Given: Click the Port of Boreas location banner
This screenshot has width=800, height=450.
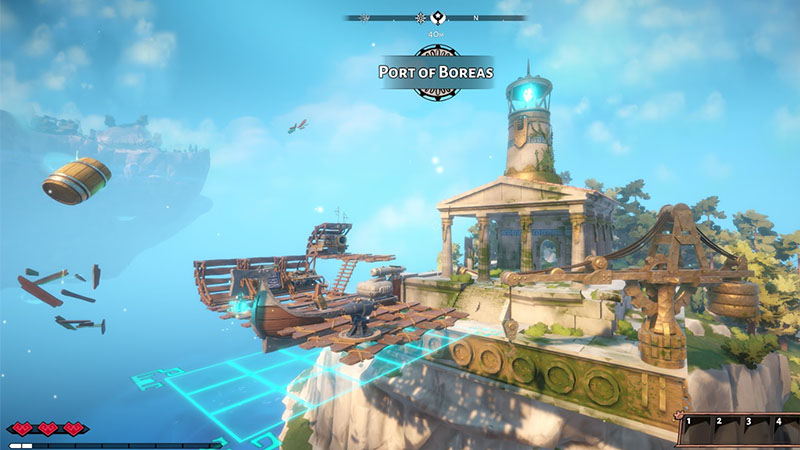Looking at the screenshot, I should 435,71.
